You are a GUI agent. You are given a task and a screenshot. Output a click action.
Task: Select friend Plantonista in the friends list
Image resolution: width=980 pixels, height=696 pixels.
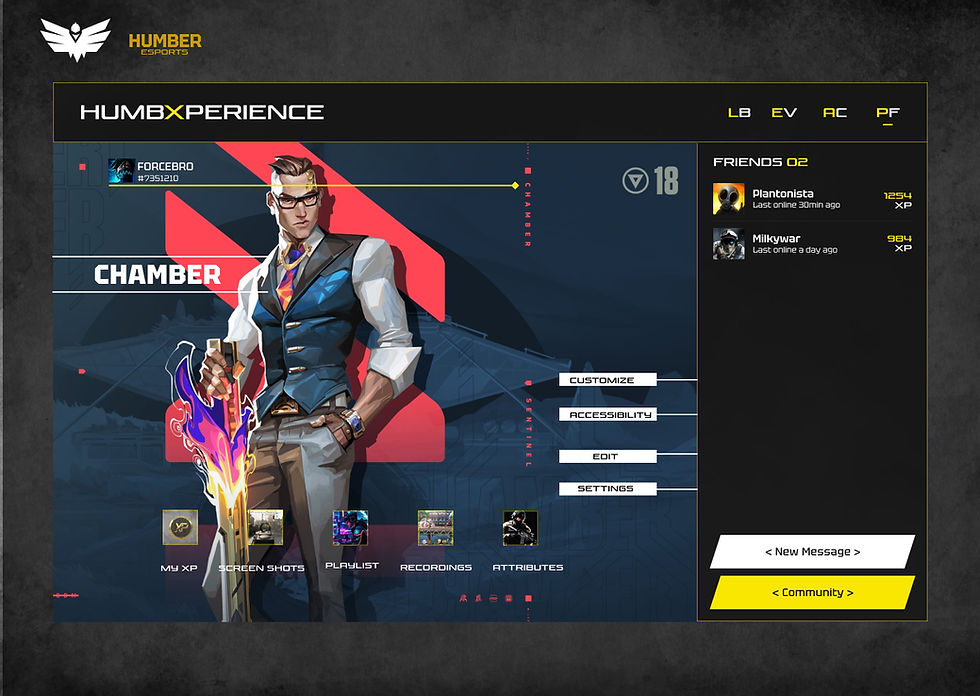tap(783, 198)
